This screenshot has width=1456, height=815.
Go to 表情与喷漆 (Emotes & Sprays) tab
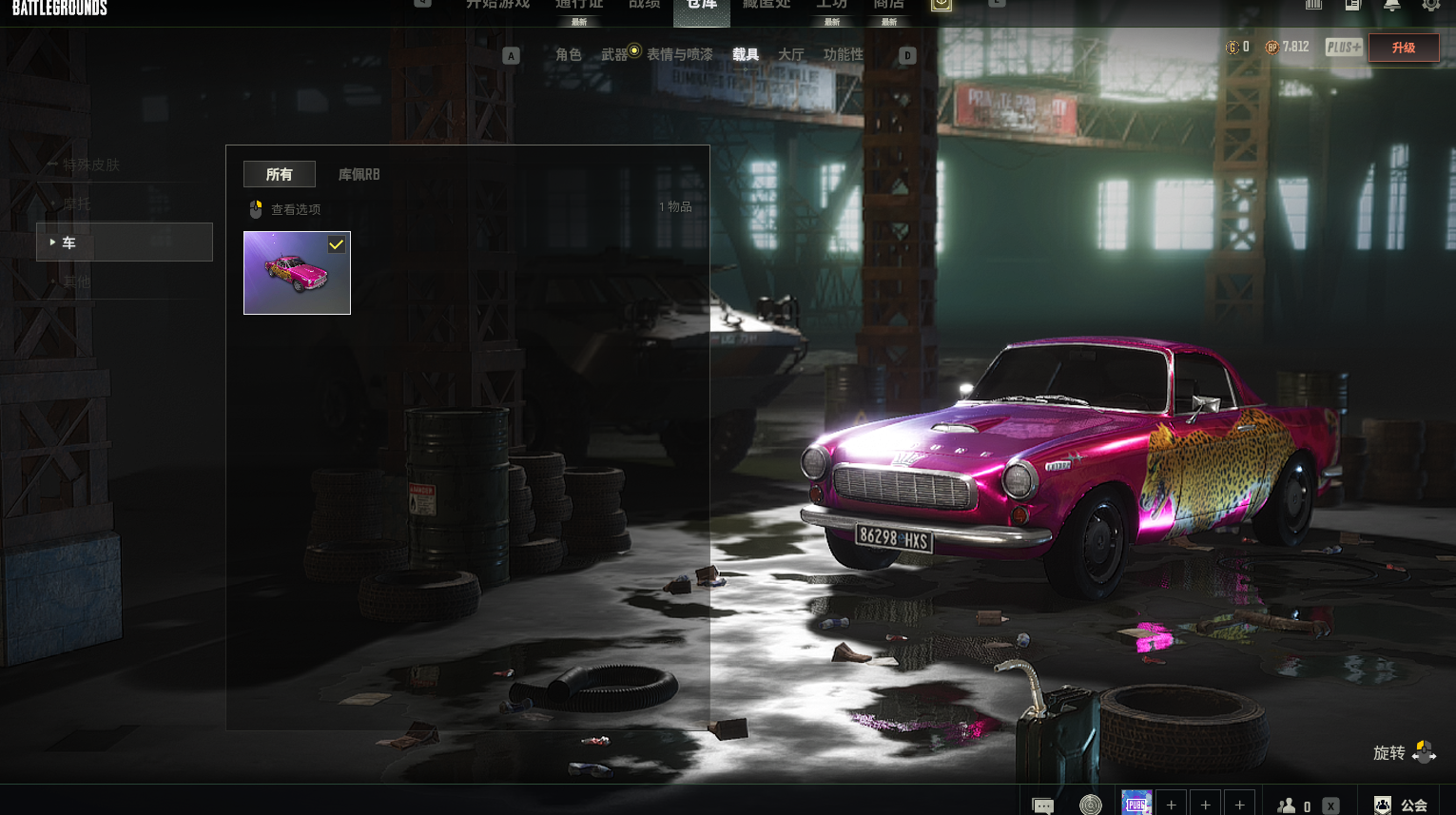coord(679,54)
